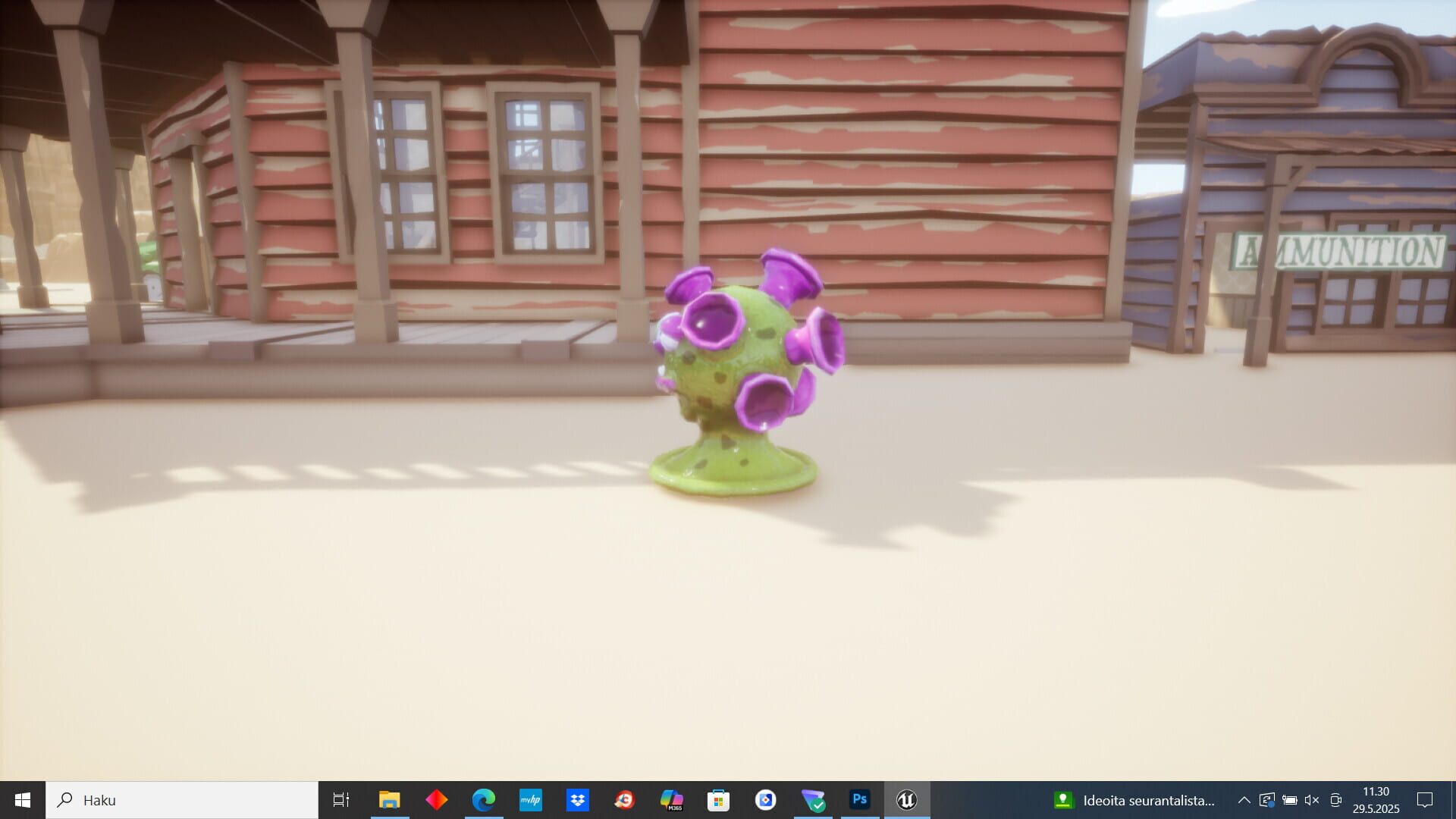Open Microsoft Edge browser
Screen dimensions: 1456x819
coord(484,799)
